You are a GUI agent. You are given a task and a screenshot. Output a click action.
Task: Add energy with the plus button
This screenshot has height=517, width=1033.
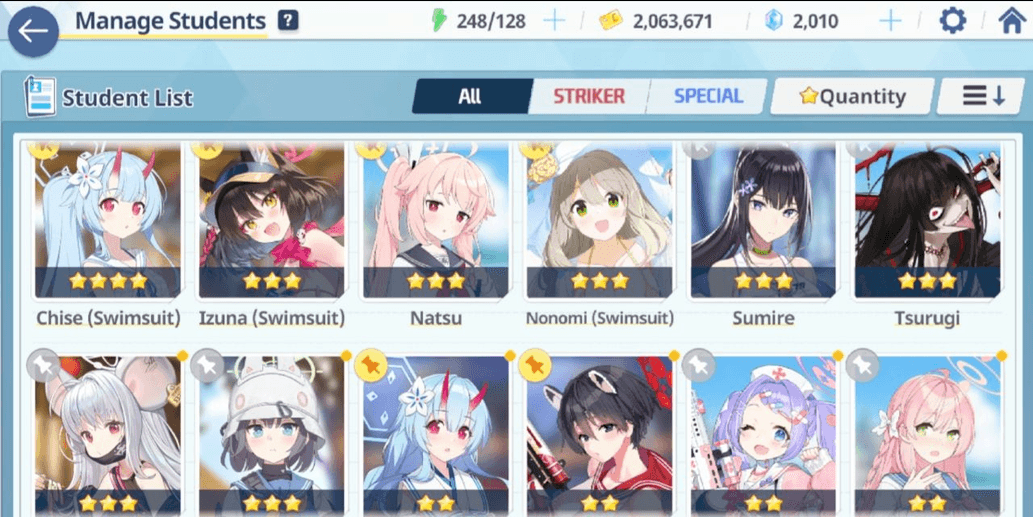point(553,21)
